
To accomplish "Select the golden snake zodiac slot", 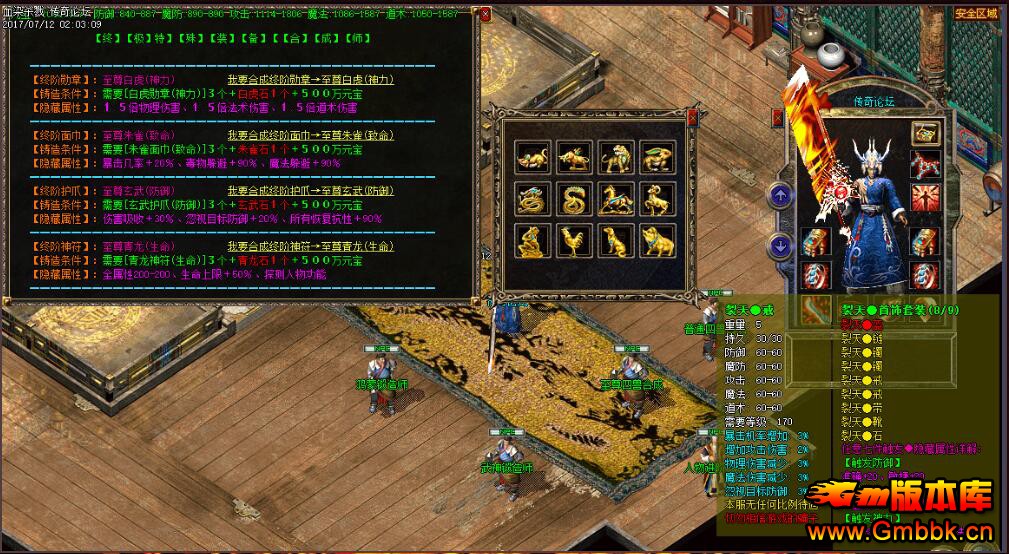I will (x=572, y=199).
